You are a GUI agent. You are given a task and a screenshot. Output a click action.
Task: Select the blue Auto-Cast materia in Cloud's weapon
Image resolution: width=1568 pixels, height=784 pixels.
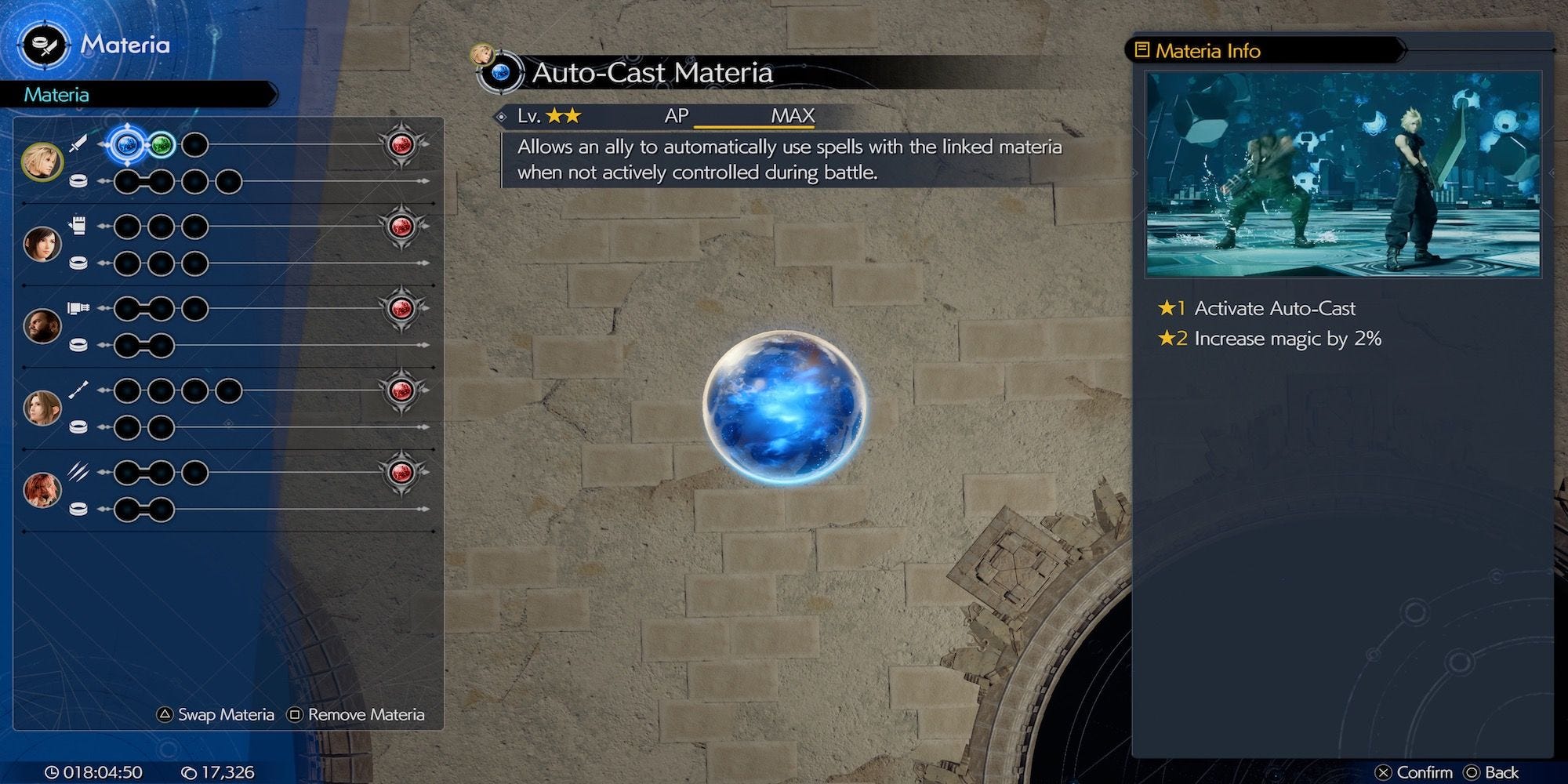point(127,144)
